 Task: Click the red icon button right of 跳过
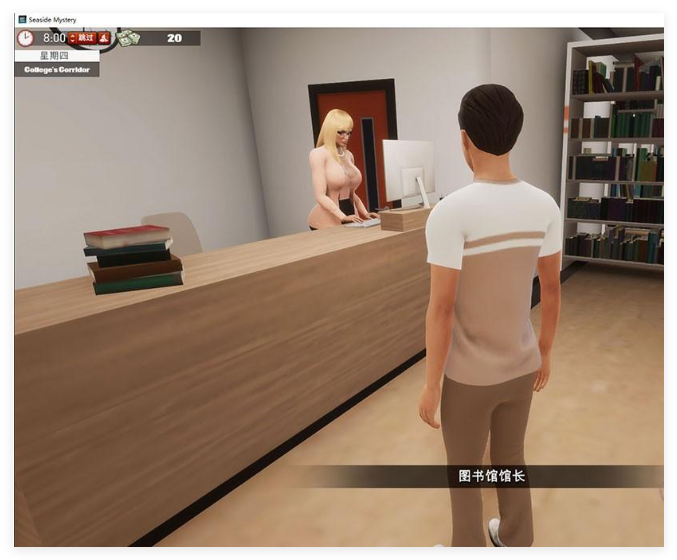[103, 38]
